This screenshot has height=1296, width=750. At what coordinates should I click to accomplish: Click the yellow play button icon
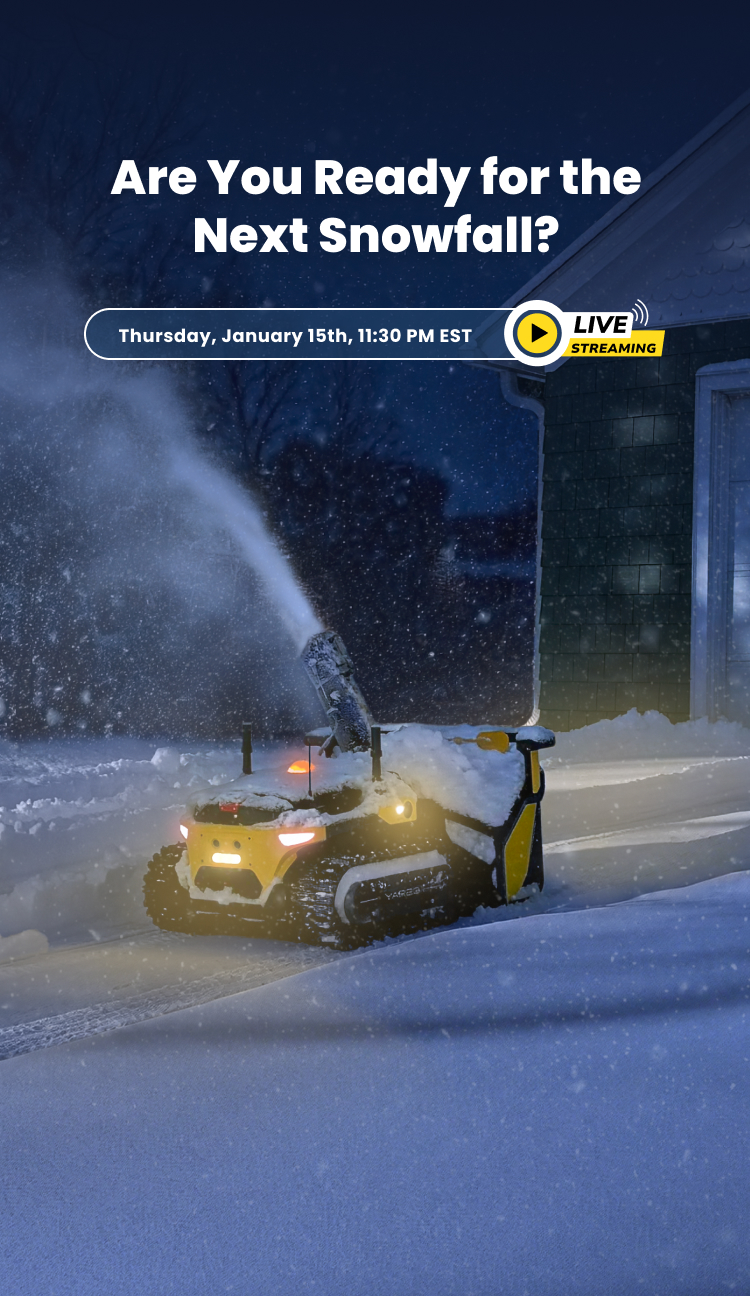pyautogui.click(x=538, y=333)
